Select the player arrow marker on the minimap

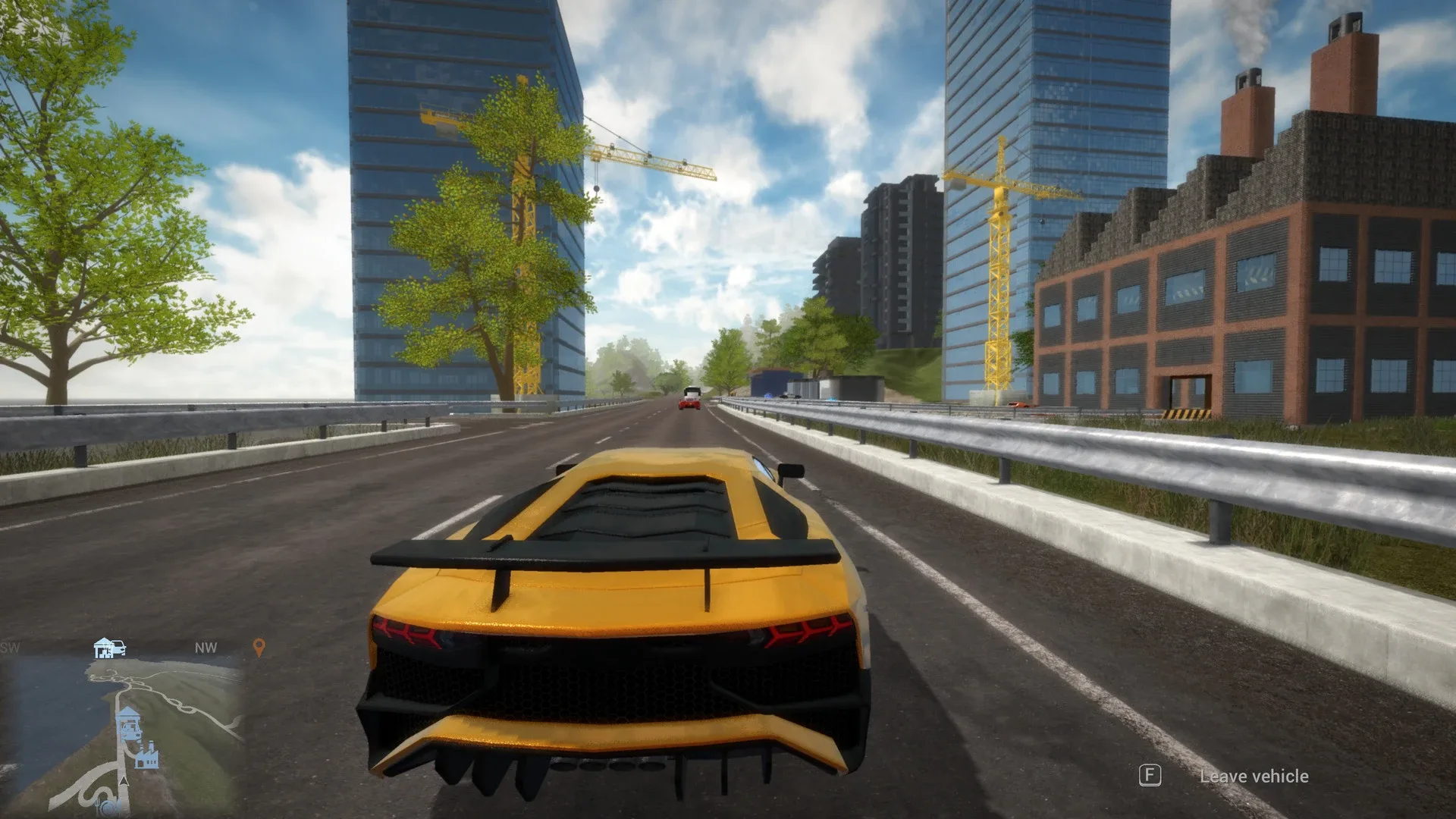[x=124, y=781]
